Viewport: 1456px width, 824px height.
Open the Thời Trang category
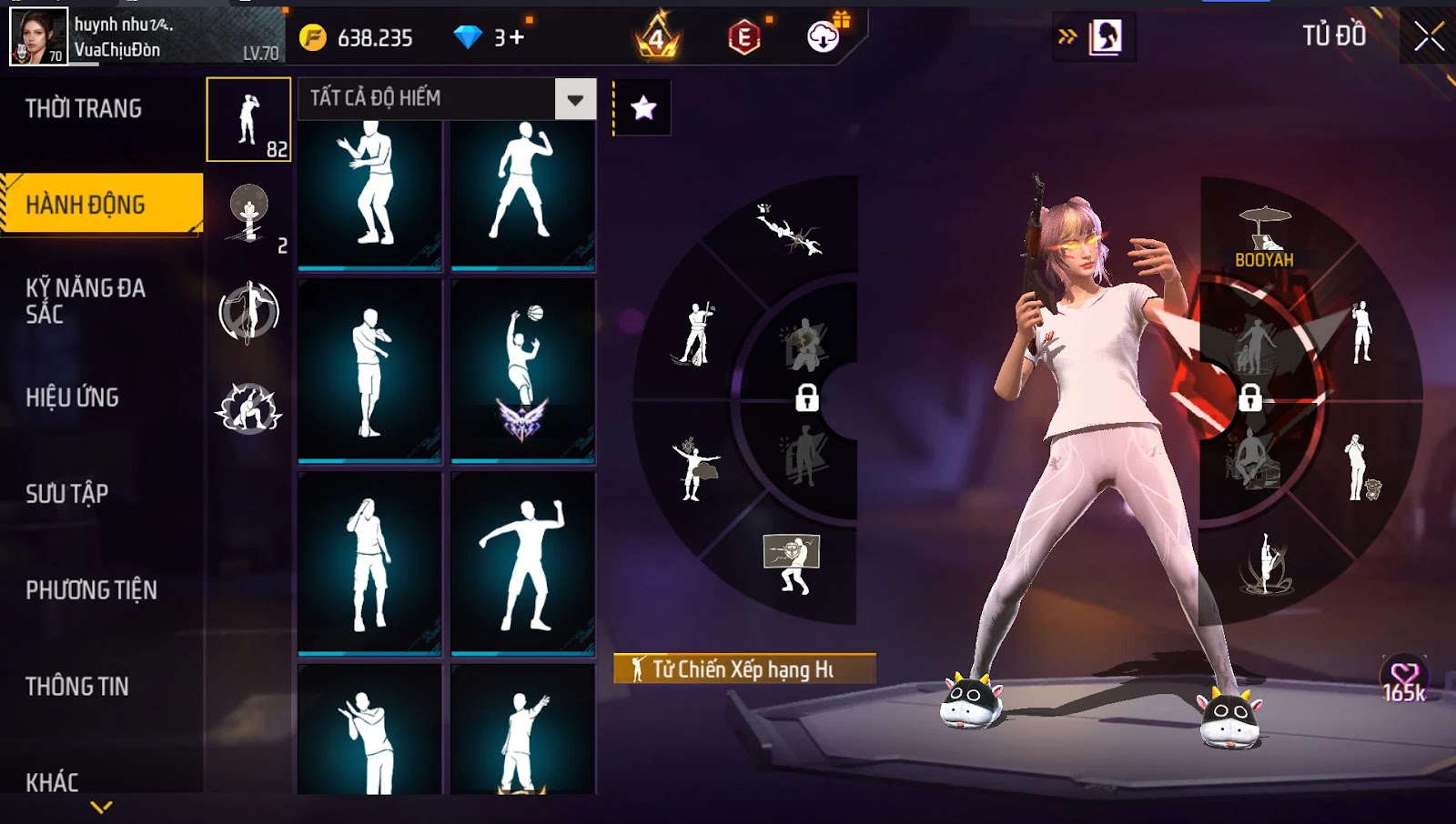84,109
